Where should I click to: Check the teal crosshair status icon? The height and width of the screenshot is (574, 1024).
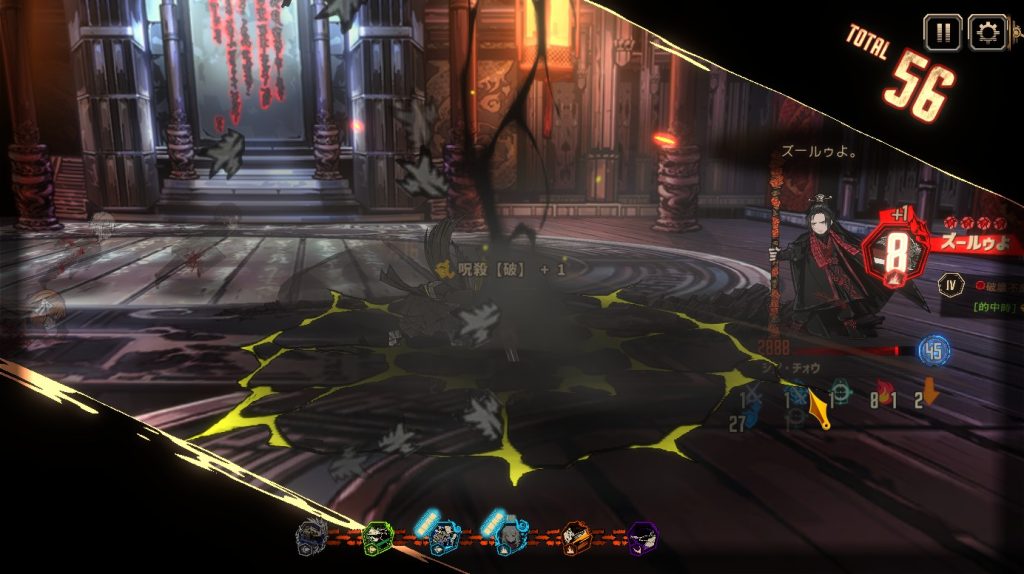coord(842,391)
